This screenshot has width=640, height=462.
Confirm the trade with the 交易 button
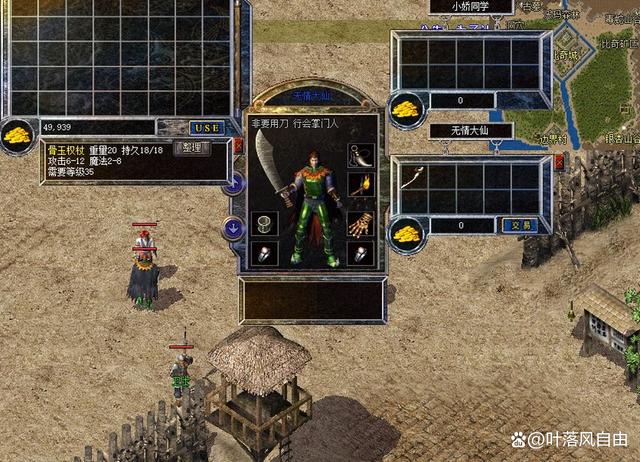pyautogui.click(x=518, y=226)
